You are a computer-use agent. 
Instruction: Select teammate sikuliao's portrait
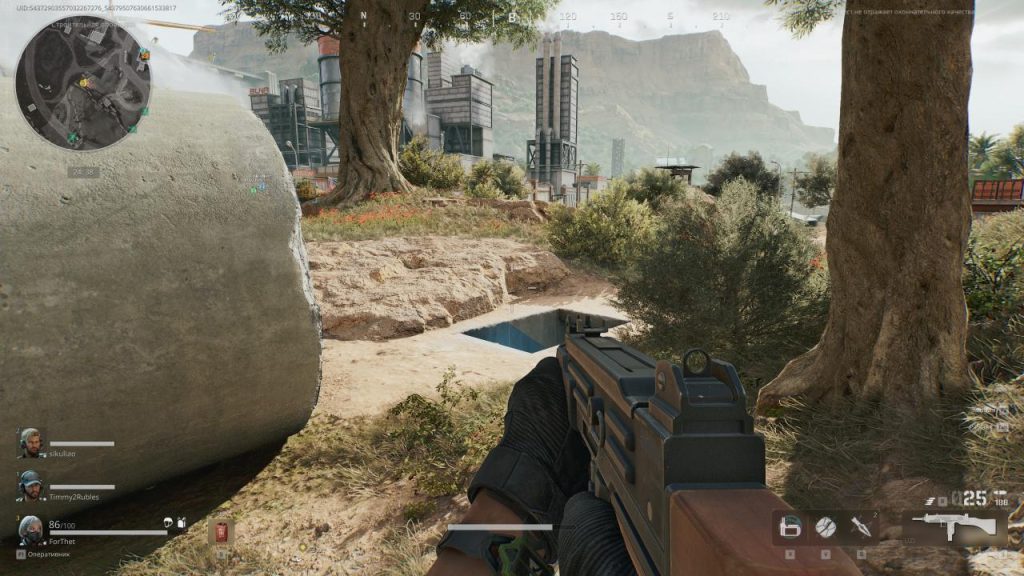pyautogui.click(x=31, y=443)
